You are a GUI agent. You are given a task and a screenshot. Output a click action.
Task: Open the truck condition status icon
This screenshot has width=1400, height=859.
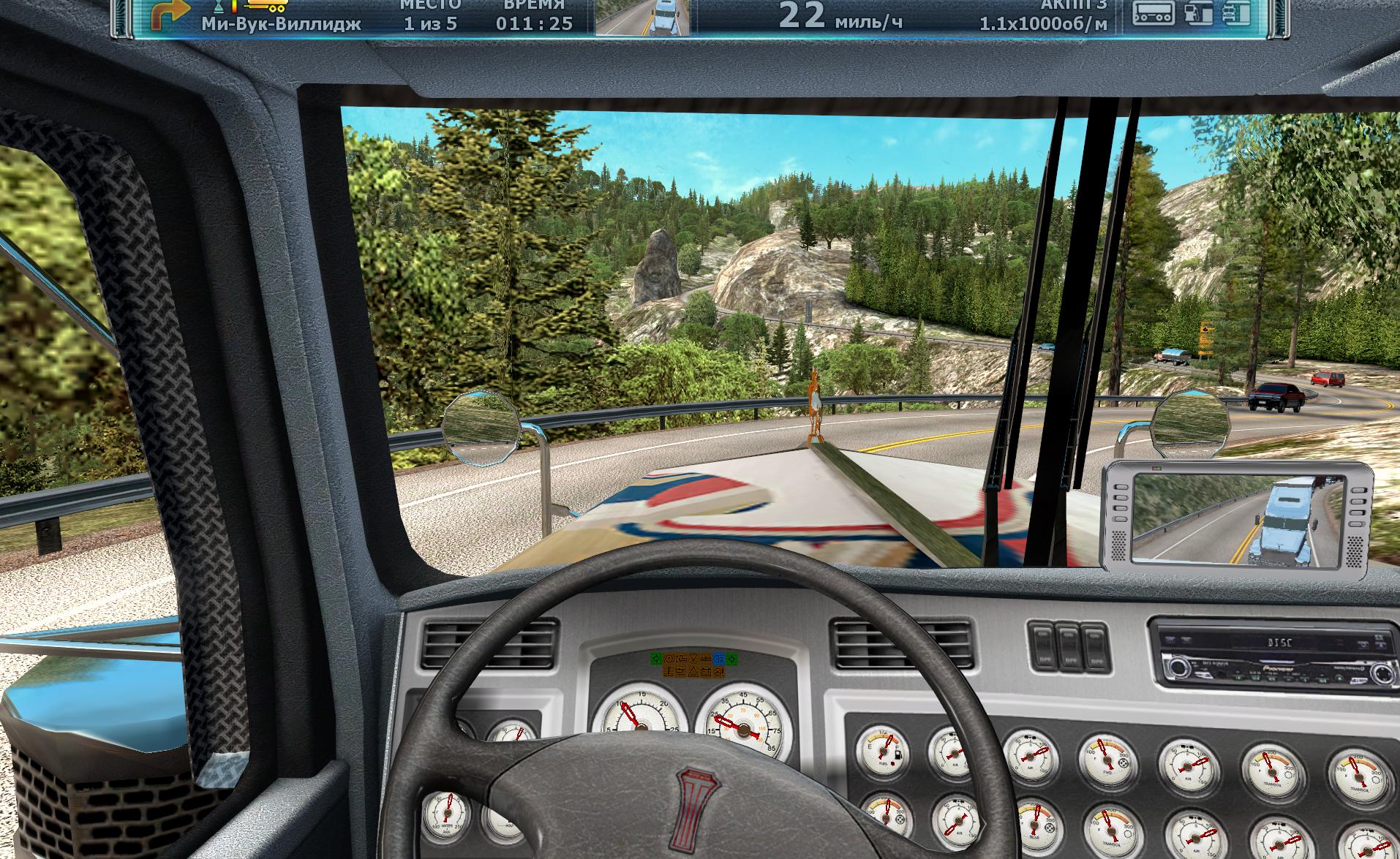(1235, 13)
